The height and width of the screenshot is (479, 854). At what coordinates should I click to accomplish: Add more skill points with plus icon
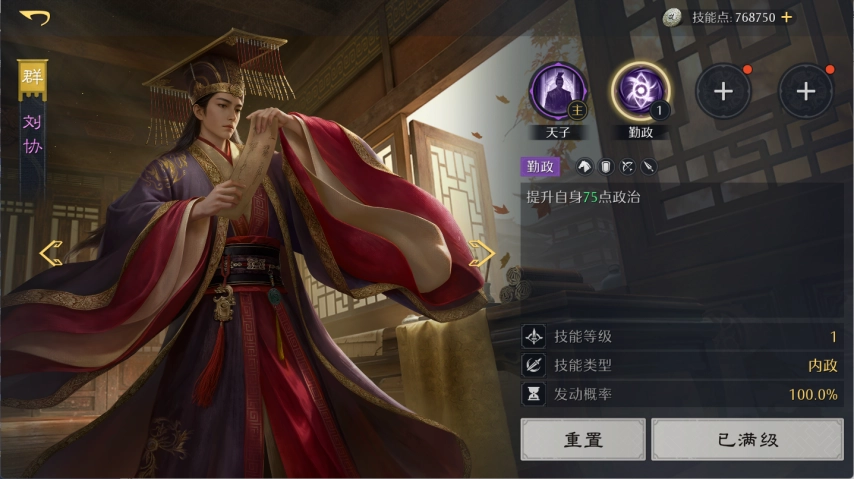(x=787, y=17)
